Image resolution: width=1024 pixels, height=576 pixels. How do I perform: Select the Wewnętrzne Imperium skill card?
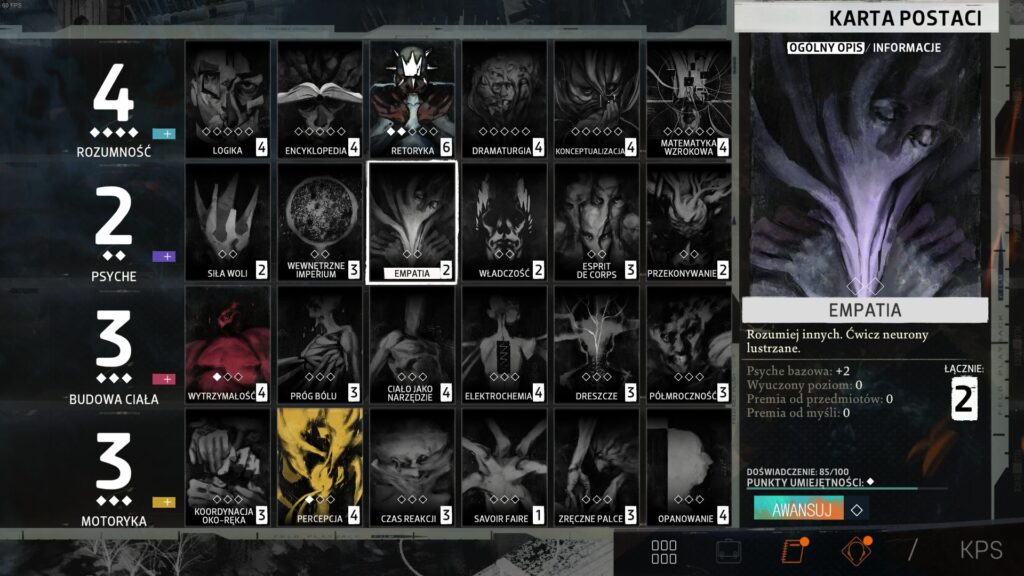[x=319, y=222]
